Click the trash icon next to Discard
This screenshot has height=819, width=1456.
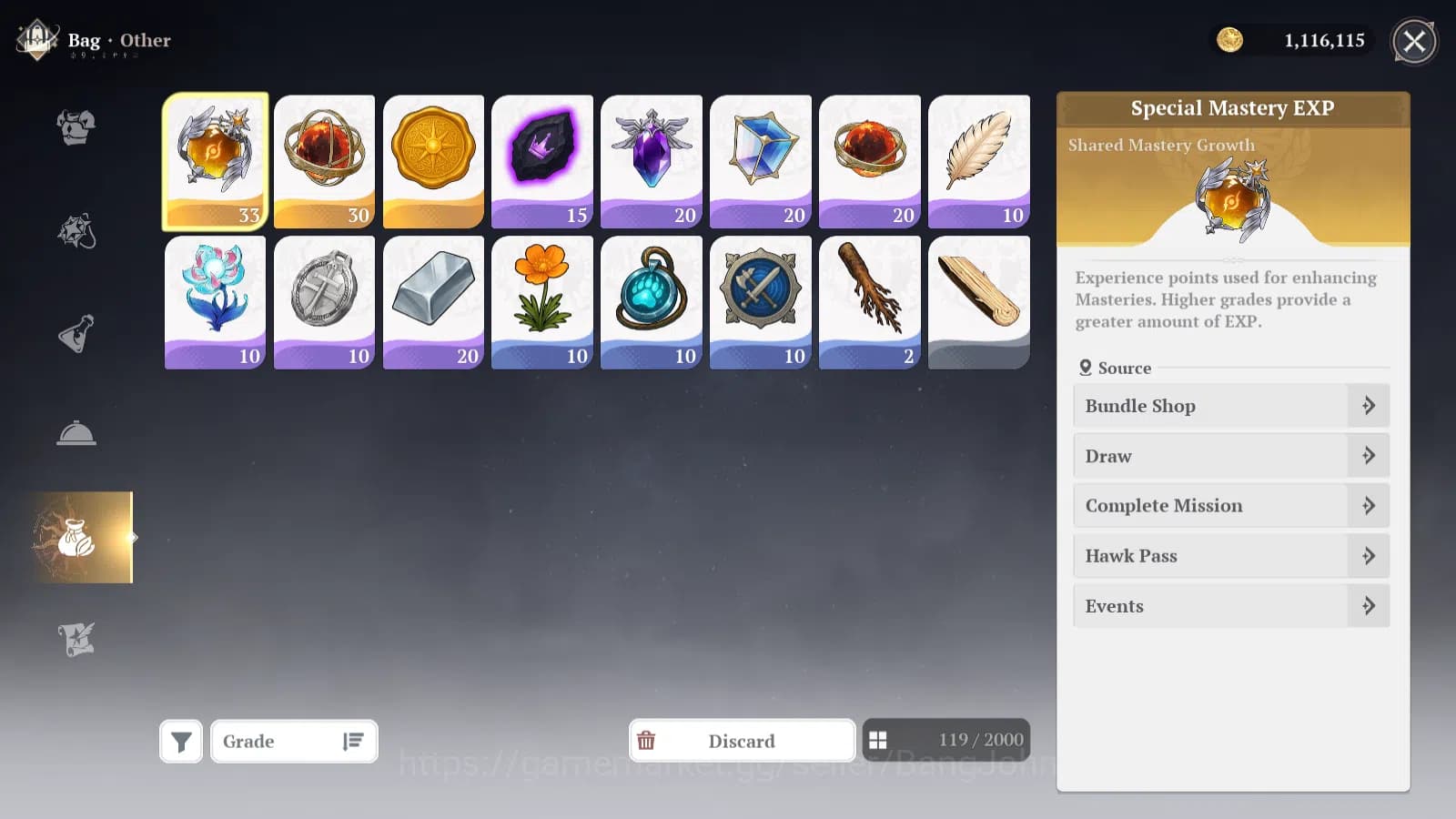[647, 741]
